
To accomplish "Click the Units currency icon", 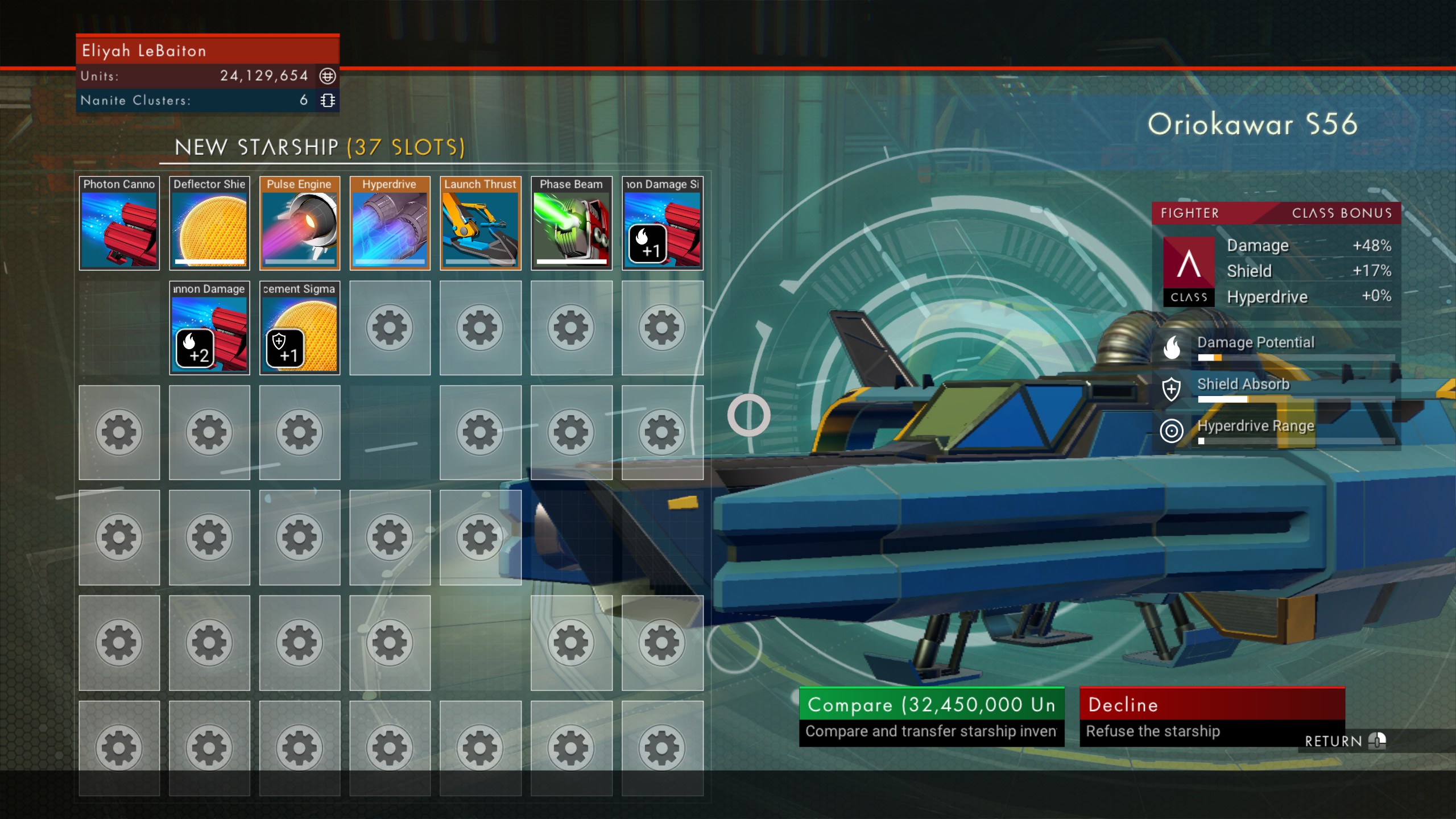I will click(326, 76).
